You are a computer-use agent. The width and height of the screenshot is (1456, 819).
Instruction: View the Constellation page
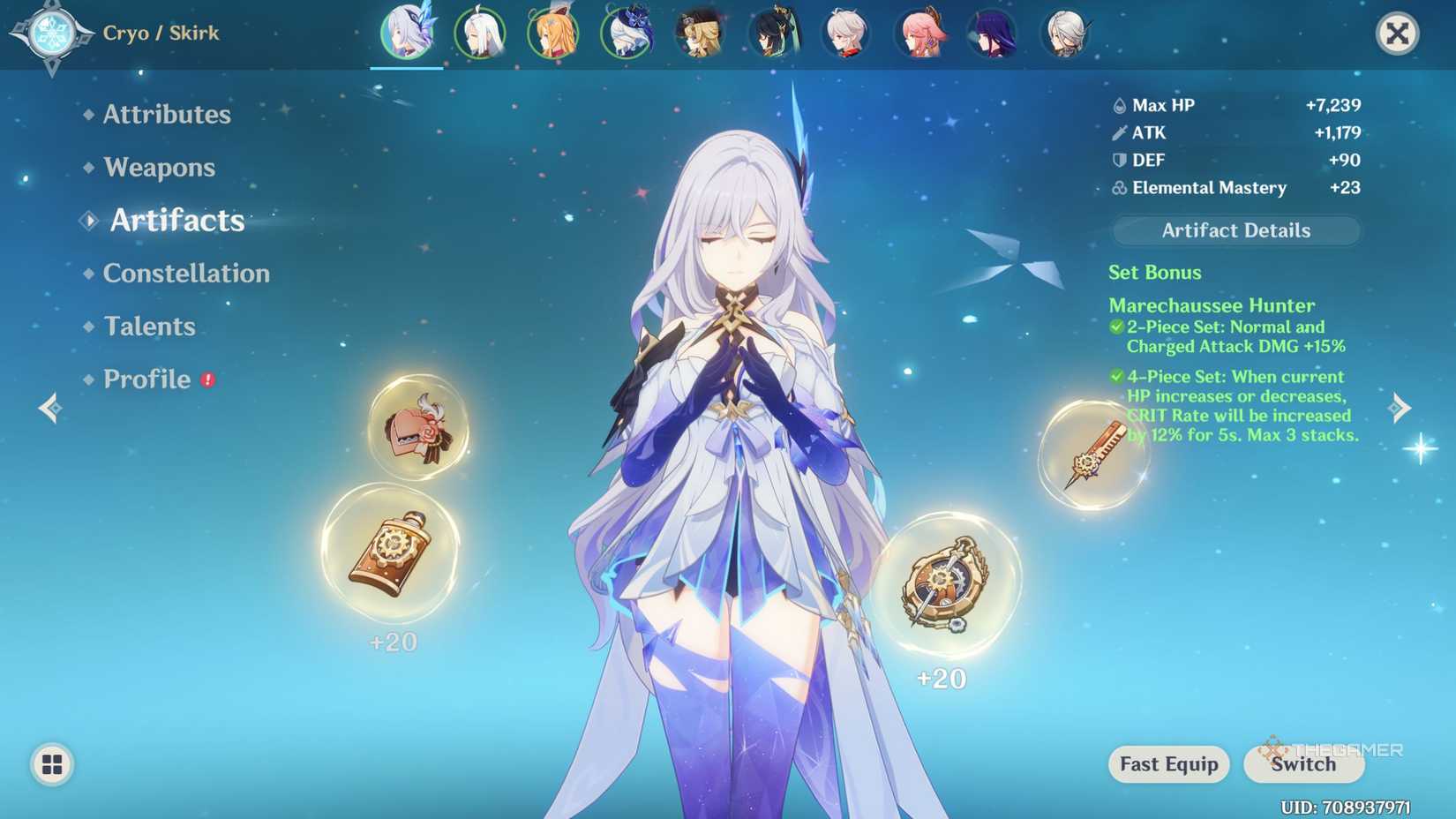tap(186, 274)
